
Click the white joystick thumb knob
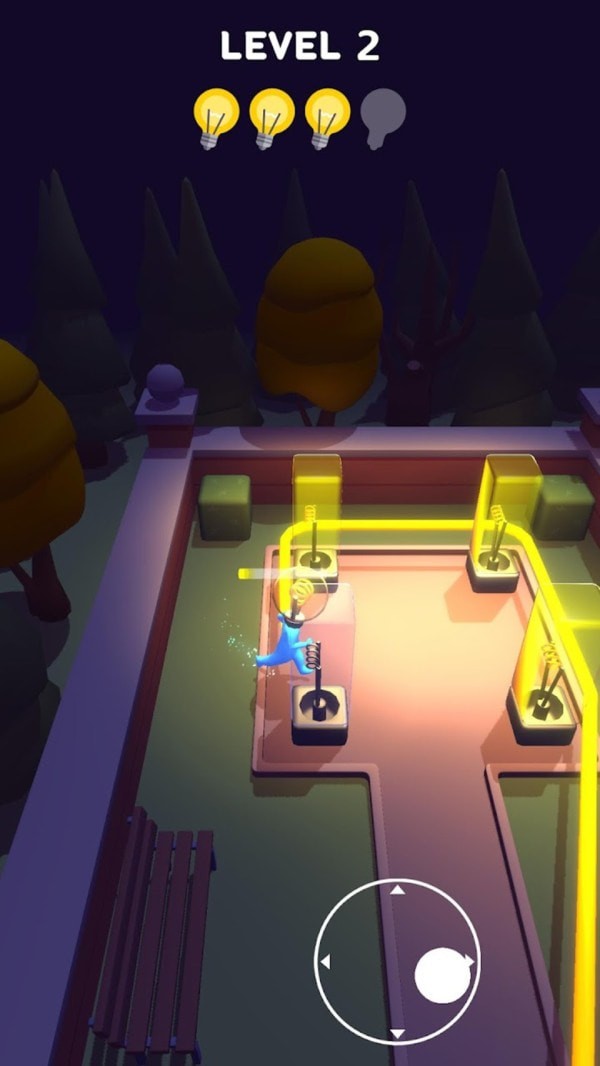[440, 976]
